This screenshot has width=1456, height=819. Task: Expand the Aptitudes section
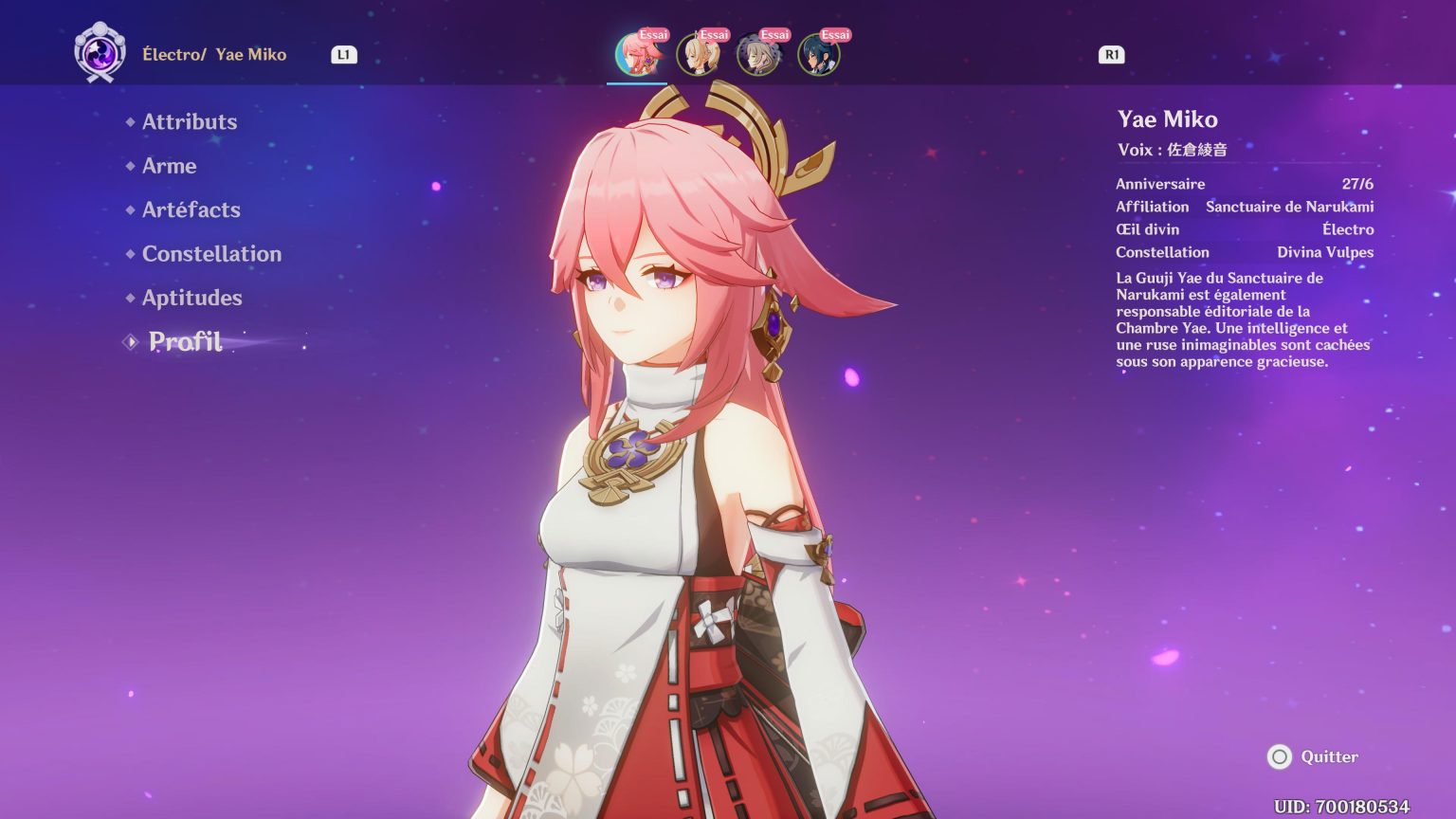click(191, 298)
